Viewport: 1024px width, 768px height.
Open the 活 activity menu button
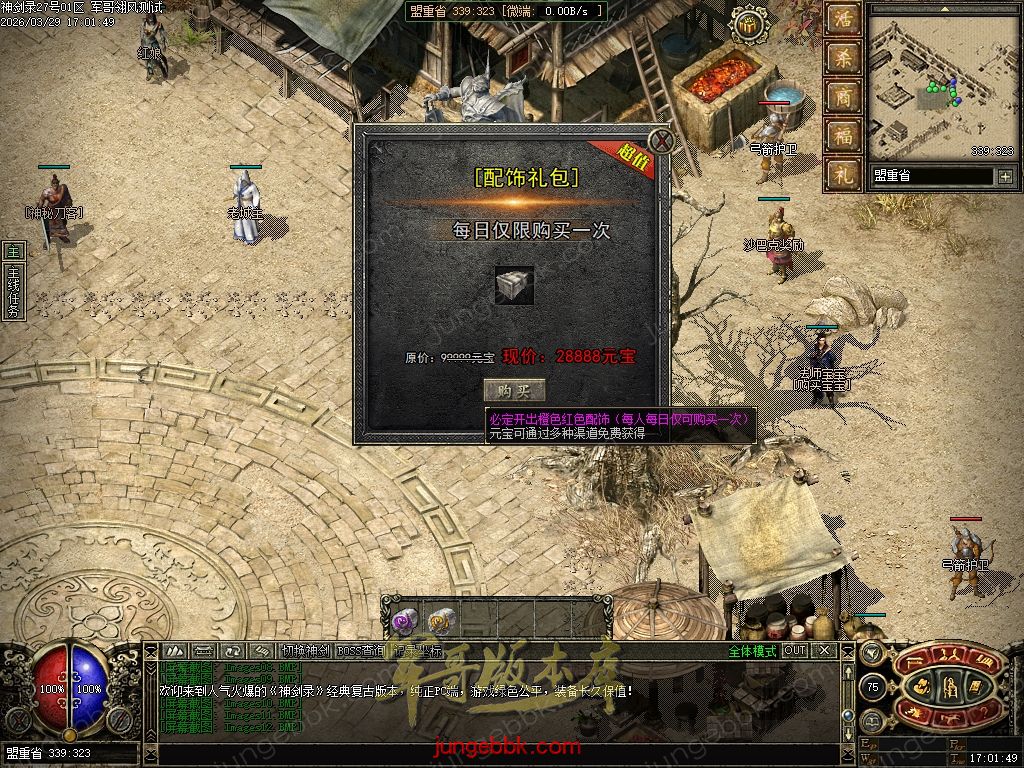[x=842, y=20]
